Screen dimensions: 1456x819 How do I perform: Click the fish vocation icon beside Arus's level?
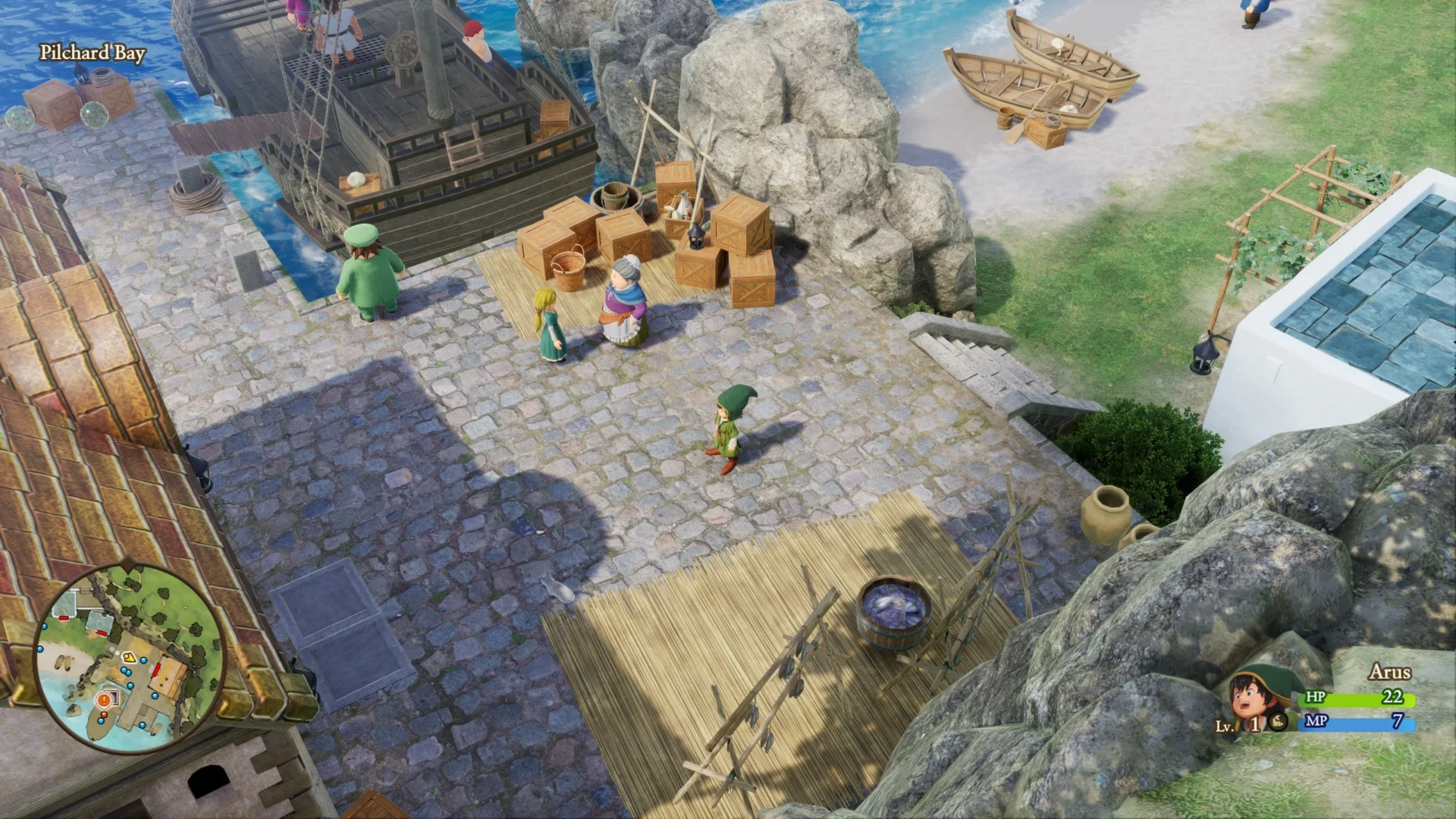[1278, 722]
